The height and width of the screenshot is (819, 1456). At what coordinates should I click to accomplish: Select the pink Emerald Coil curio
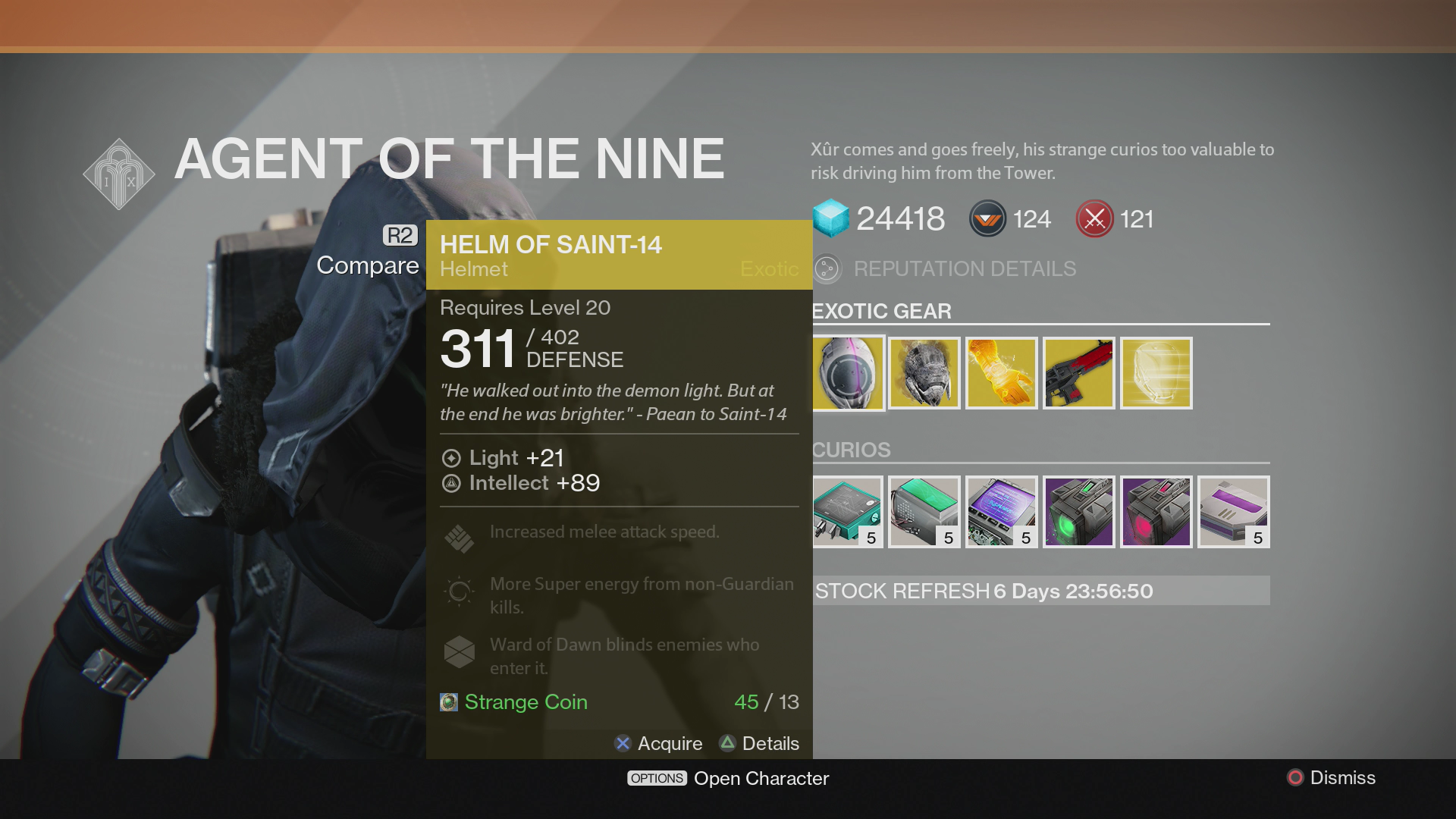click(x=1156, y=512)
